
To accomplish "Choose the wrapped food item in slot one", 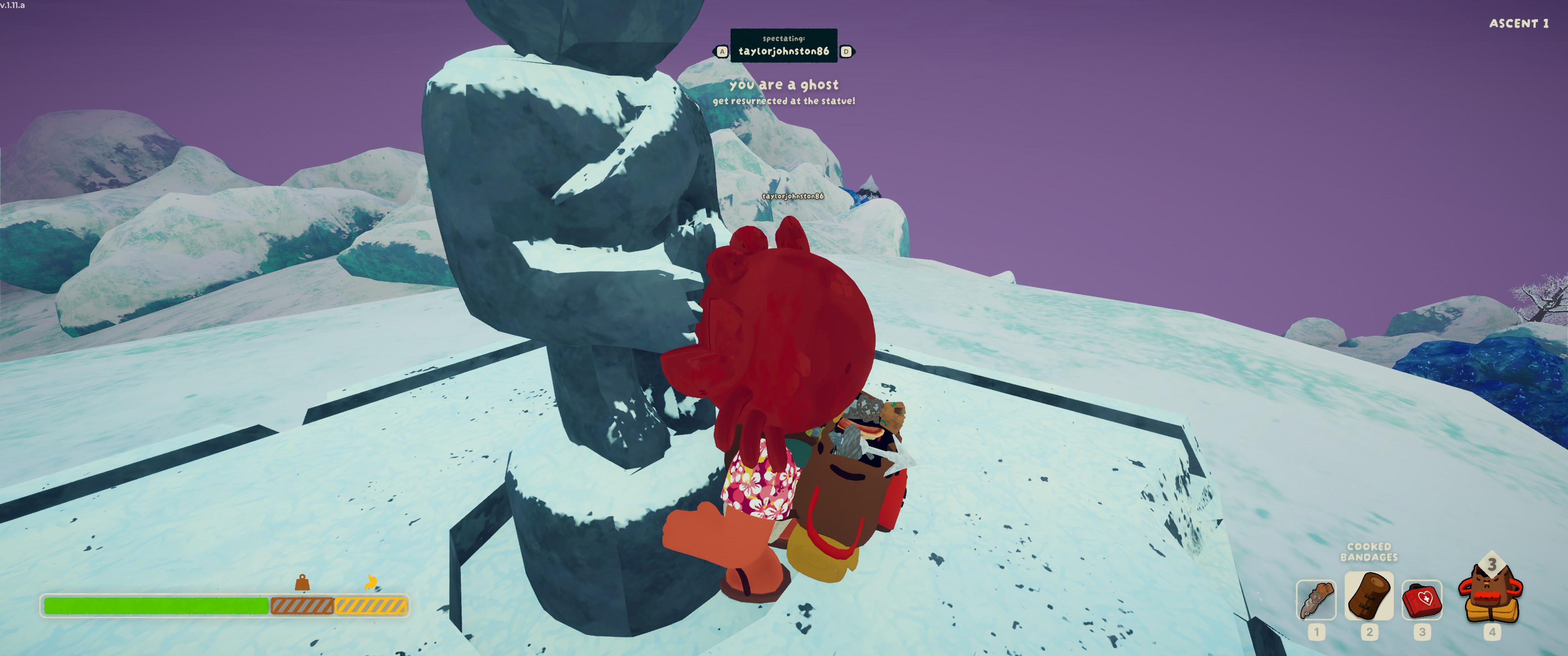I will pyautogui.click(x=1316, y=600).
